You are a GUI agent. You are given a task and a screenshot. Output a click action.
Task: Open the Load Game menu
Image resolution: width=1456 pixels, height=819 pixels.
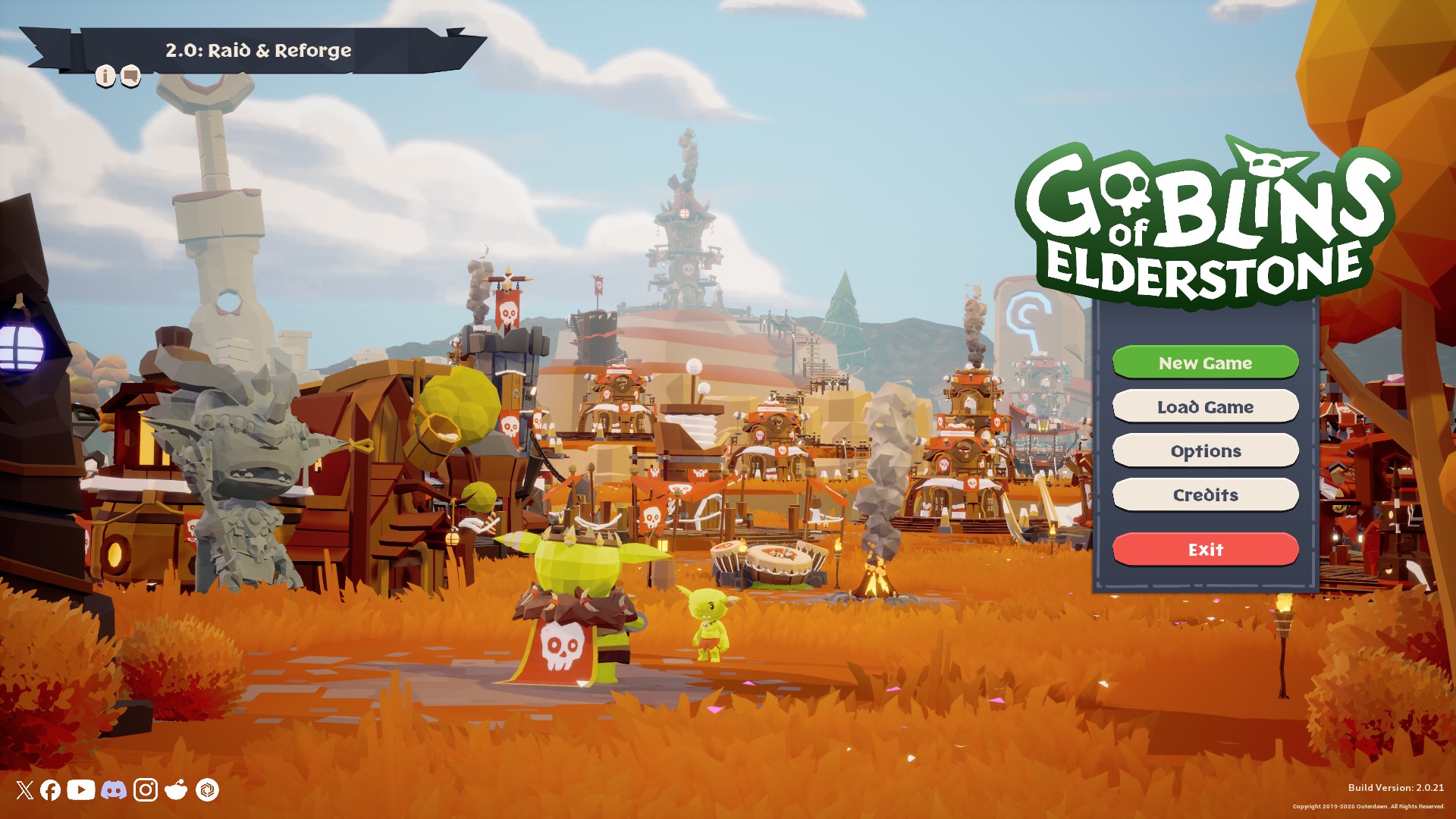[x=1205, y=406]
